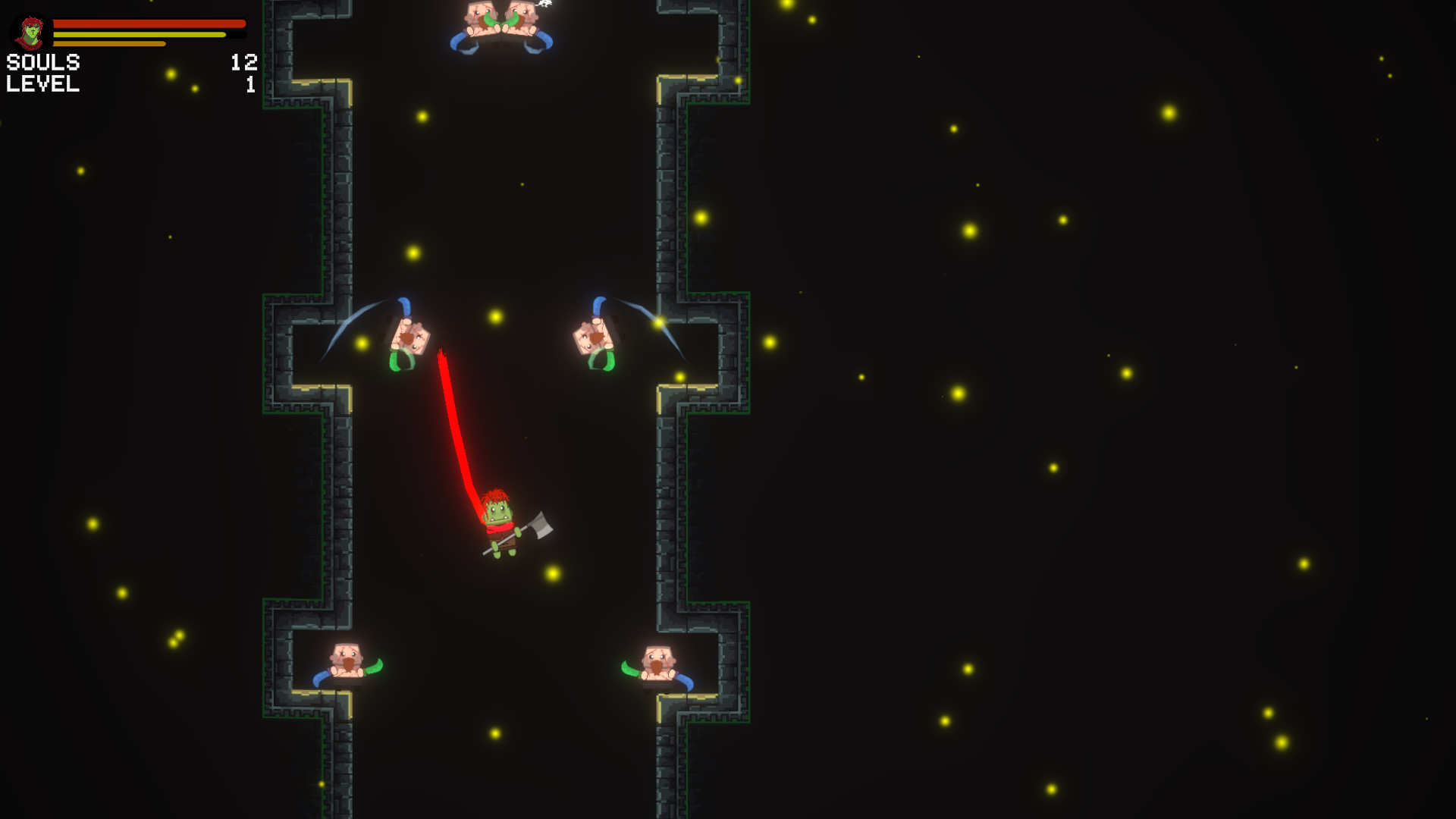Click the red health bar in the HUD
Screen dimensions: 1456x819
tap(152, 24)
